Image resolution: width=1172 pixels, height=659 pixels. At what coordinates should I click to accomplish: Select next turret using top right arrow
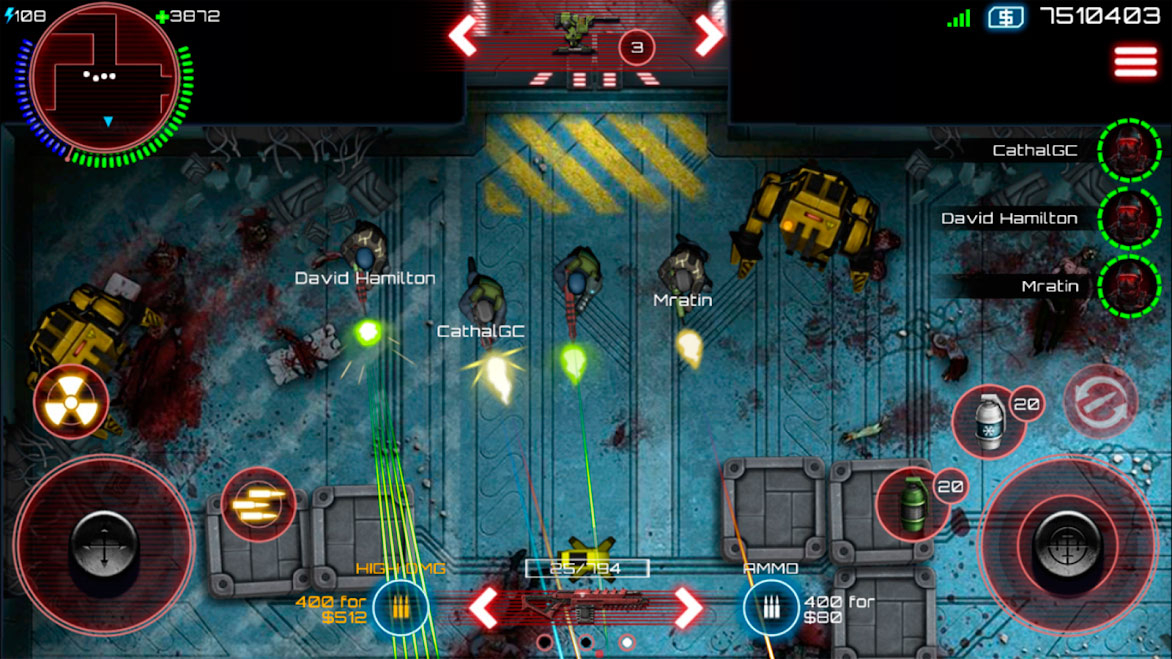point(708,36)
